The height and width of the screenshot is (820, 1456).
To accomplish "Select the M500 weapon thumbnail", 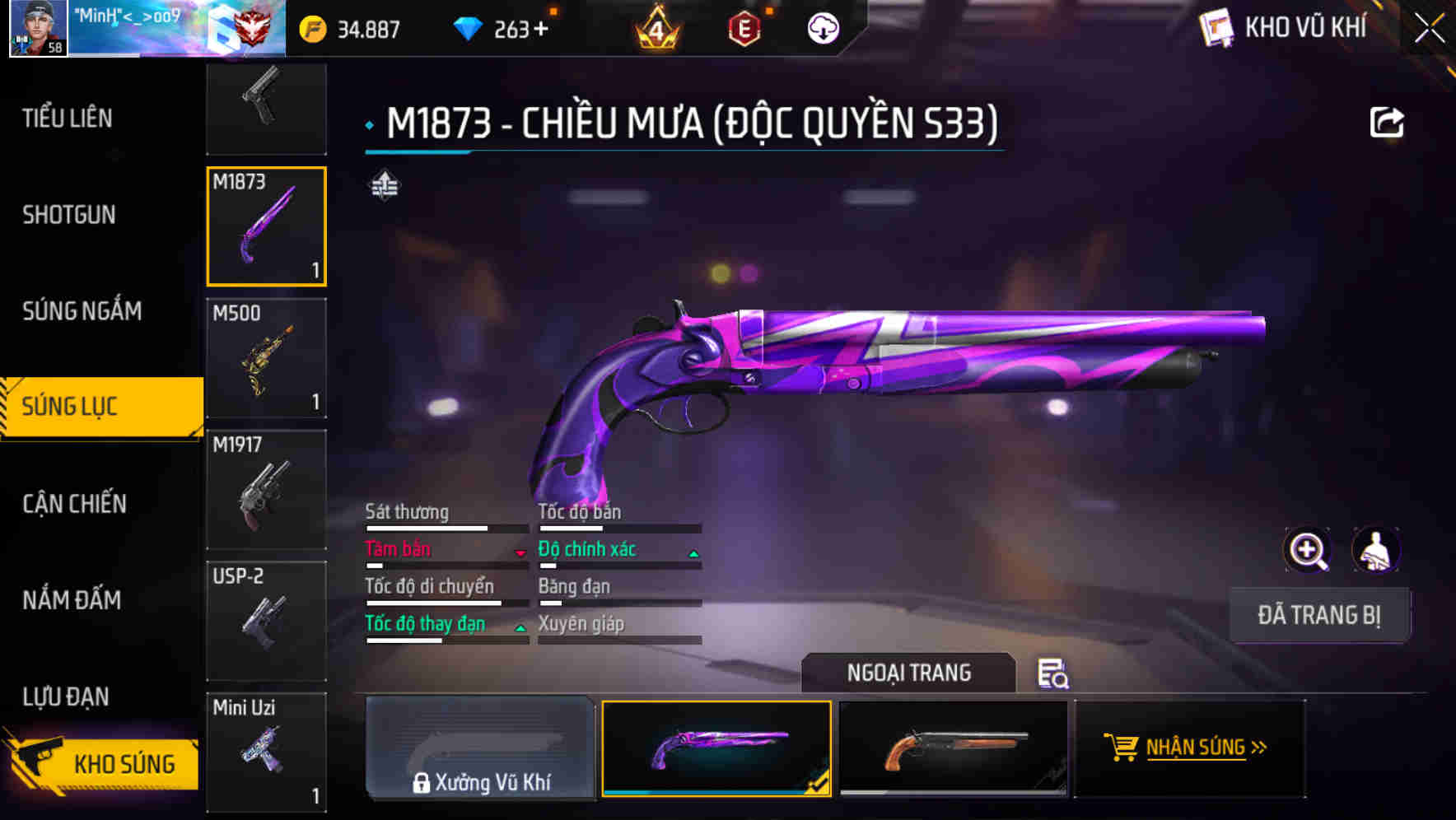I will pos(266,358).
